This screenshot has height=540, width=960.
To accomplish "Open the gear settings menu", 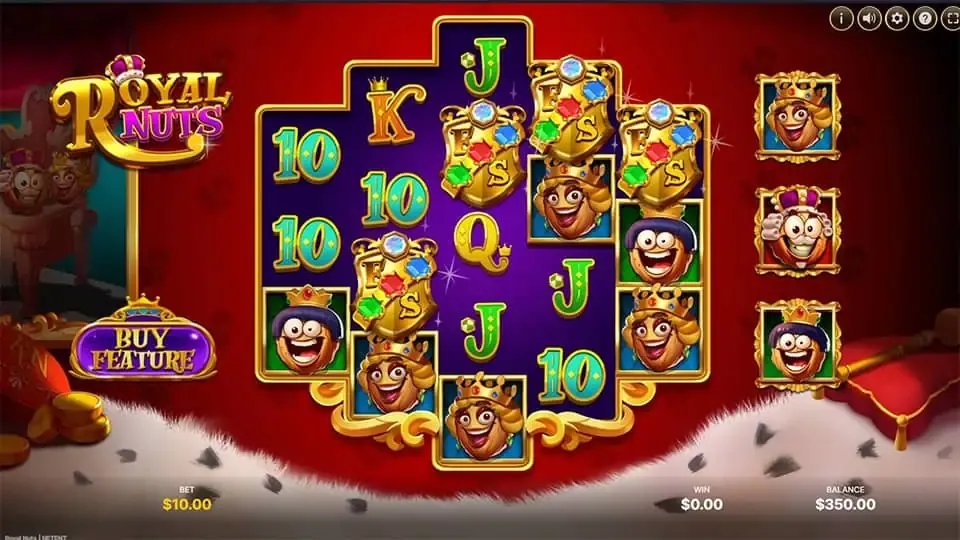I will [897, 17].
